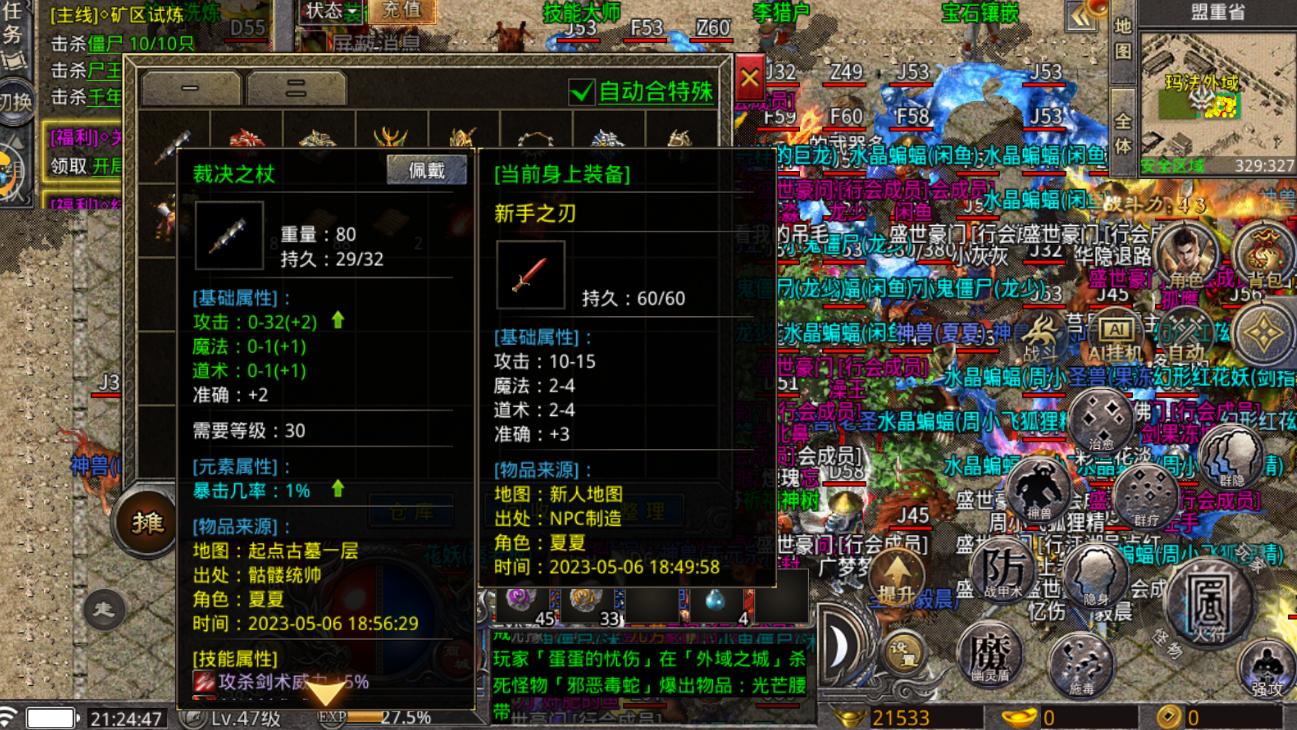This screenshot has width=1297, height=730.
Task: Open the 角色 character portrait
Action: pyautogui.click(x=1184, y=254)
